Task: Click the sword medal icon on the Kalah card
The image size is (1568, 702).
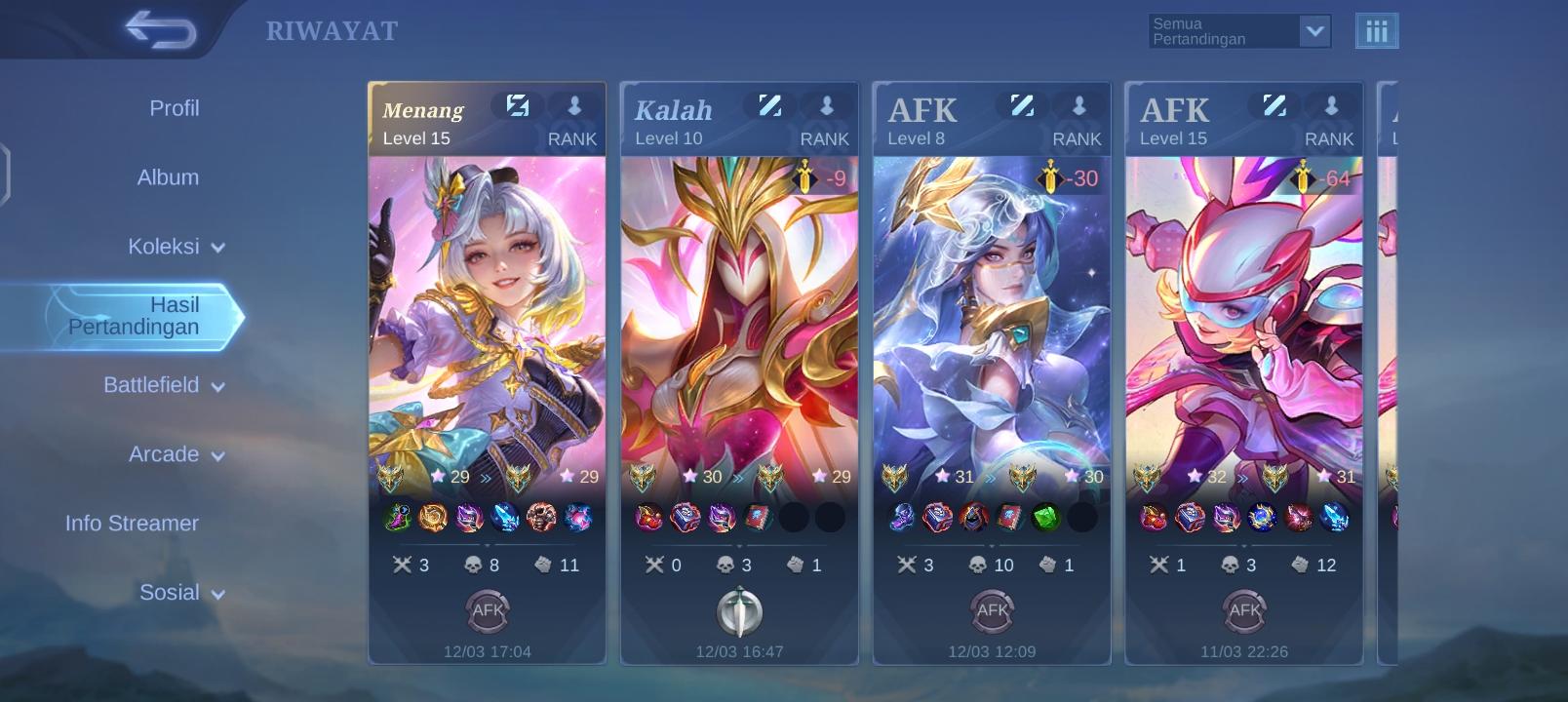Action: tap(738, 611)
